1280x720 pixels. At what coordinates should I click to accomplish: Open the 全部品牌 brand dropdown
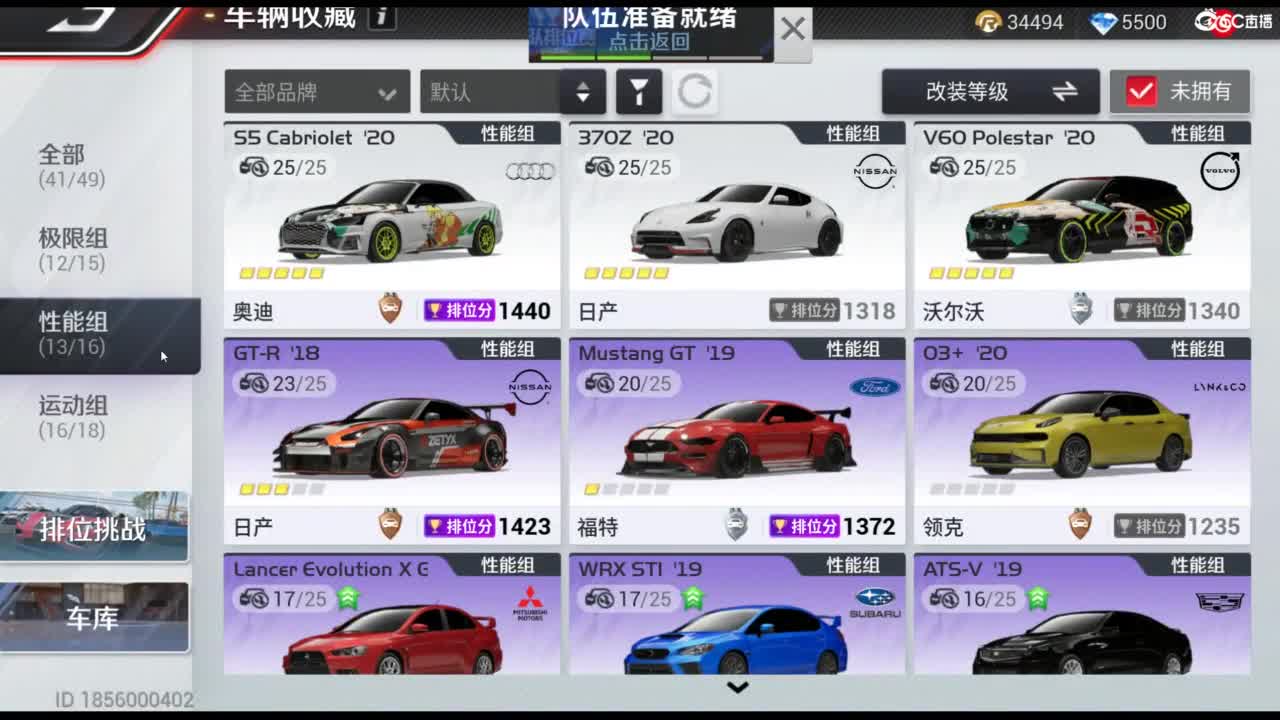click(x=316, y=91)
